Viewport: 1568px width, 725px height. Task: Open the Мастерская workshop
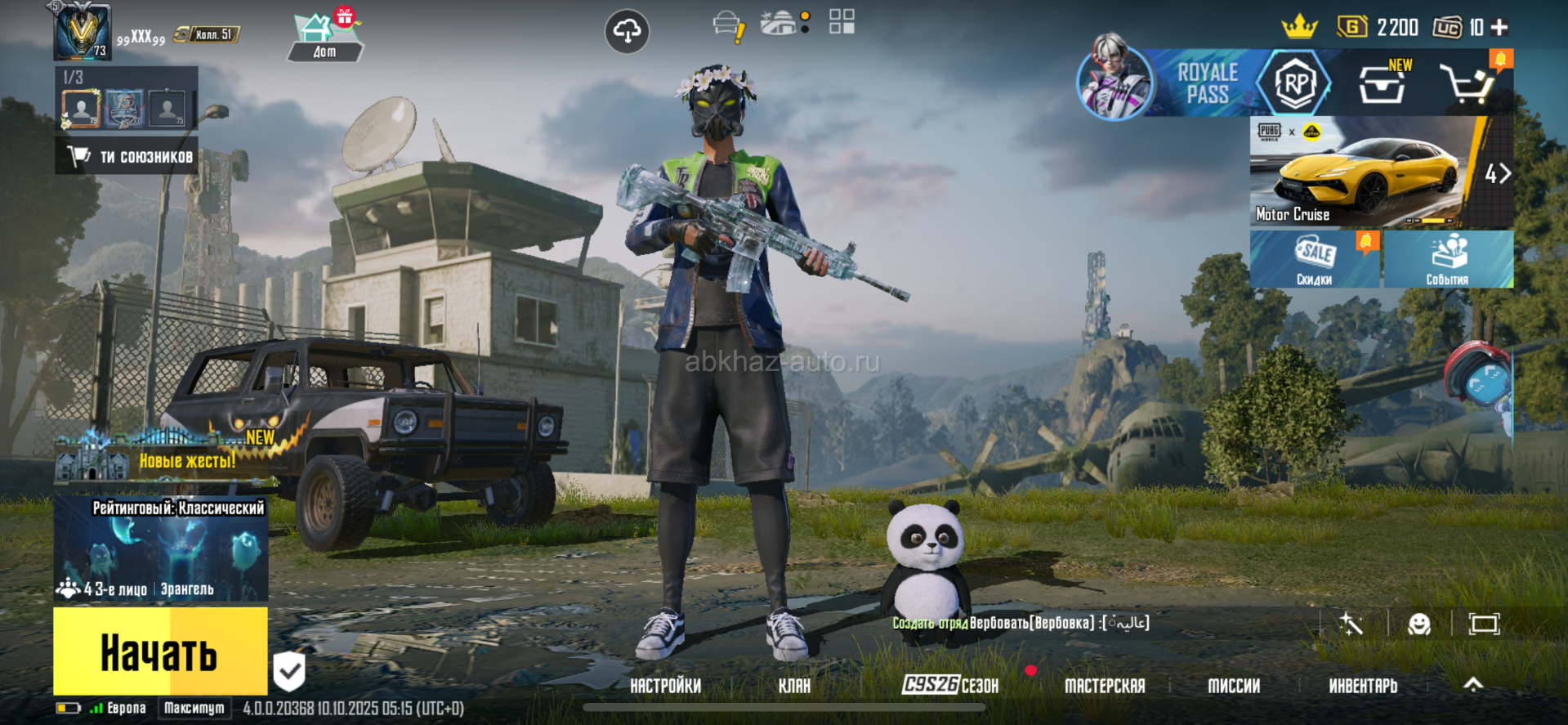(1105, 686)
